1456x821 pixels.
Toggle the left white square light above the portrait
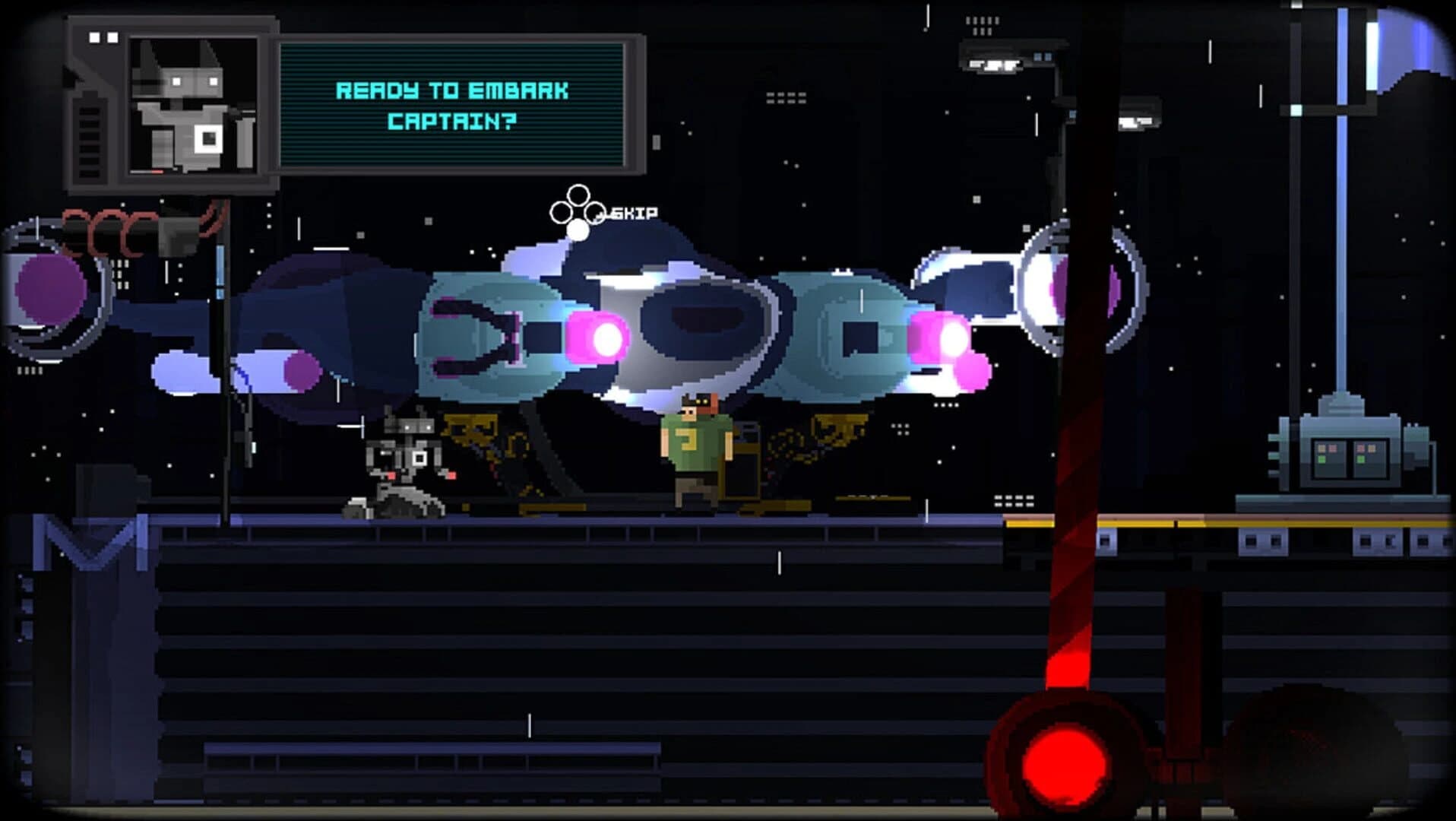[93, 37]
